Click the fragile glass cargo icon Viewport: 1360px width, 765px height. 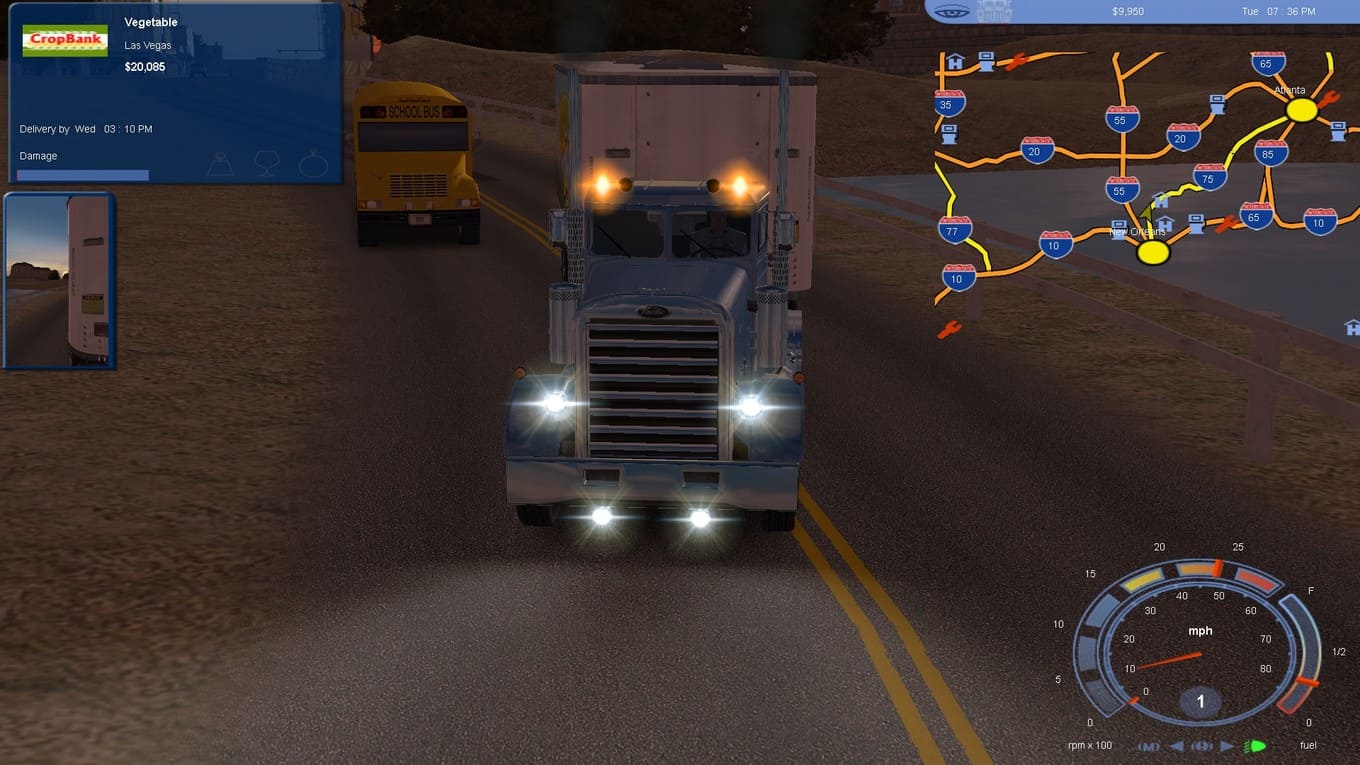[x=266, y=163]
